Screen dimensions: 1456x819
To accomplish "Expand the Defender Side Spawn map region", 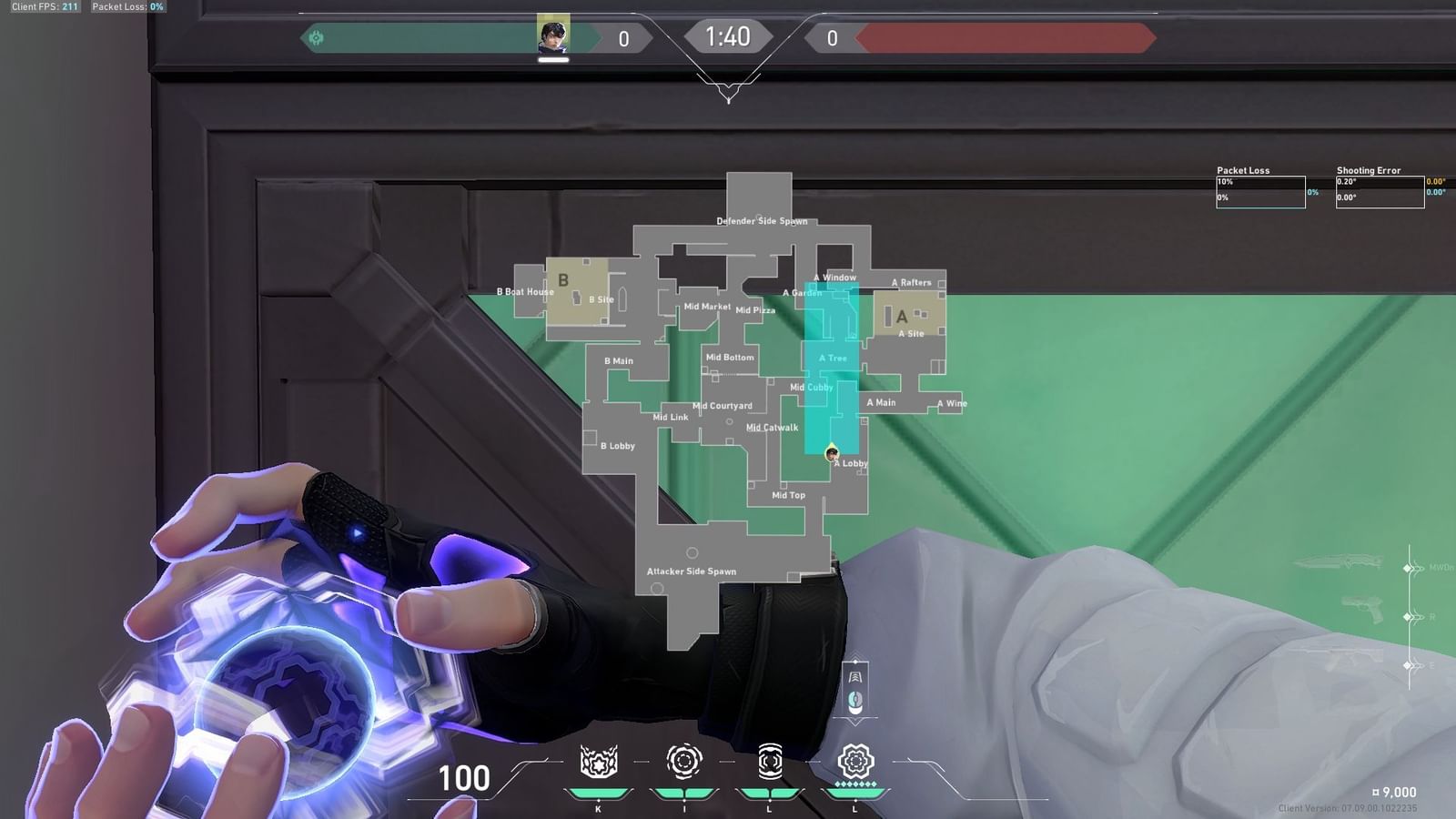I will tap(763, 220).
